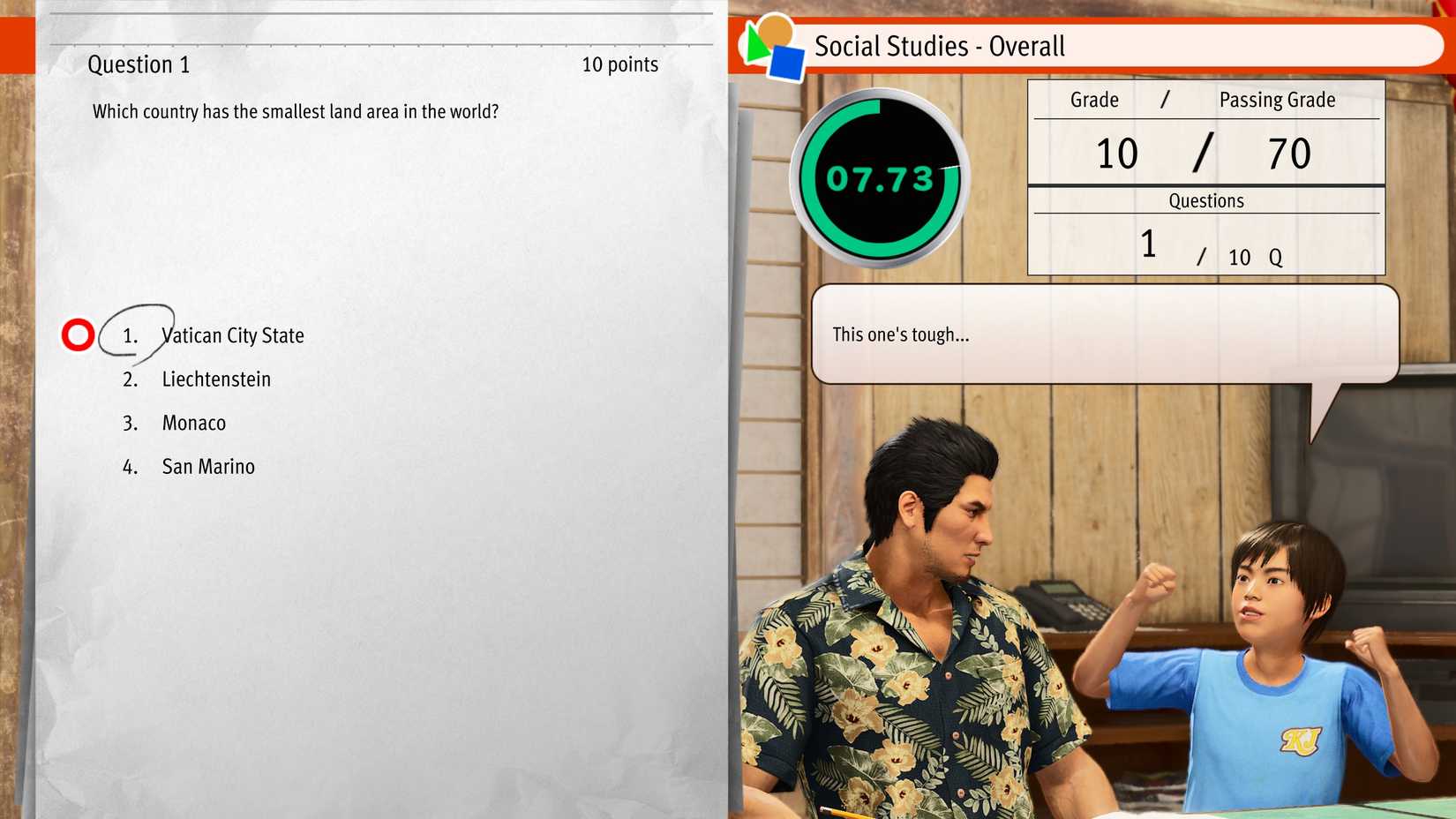The width and height of the screenshot is (1456, 819).
Task: Open the Social Studies - Overall header
Action: pyautogui.click(x=940, y=46)
